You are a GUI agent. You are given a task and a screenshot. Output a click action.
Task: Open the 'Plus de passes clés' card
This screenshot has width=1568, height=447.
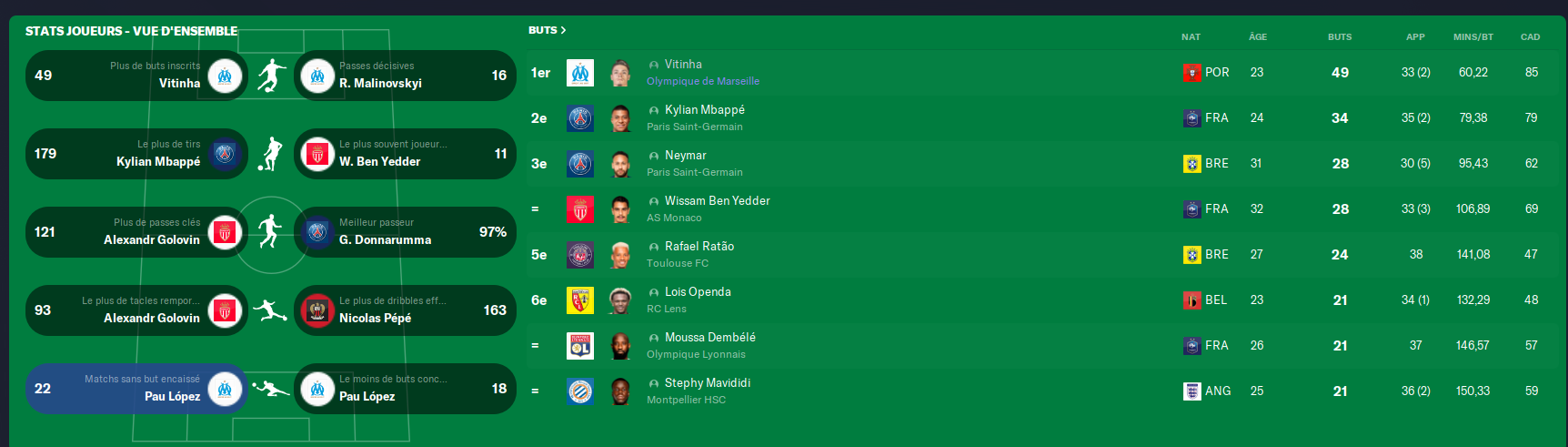[136, 232]
